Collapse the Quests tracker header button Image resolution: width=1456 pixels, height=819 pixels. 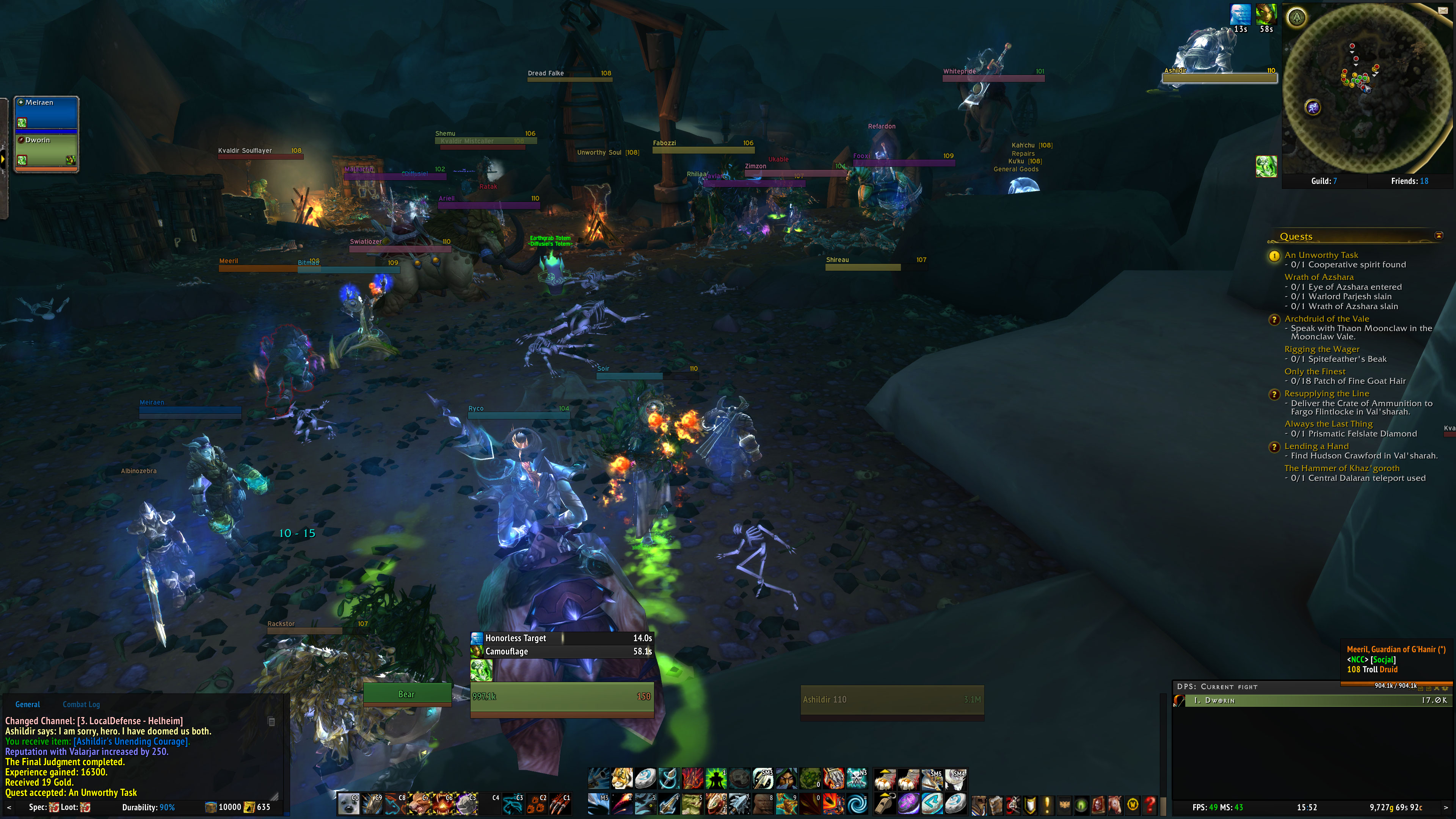point(1439,235)
